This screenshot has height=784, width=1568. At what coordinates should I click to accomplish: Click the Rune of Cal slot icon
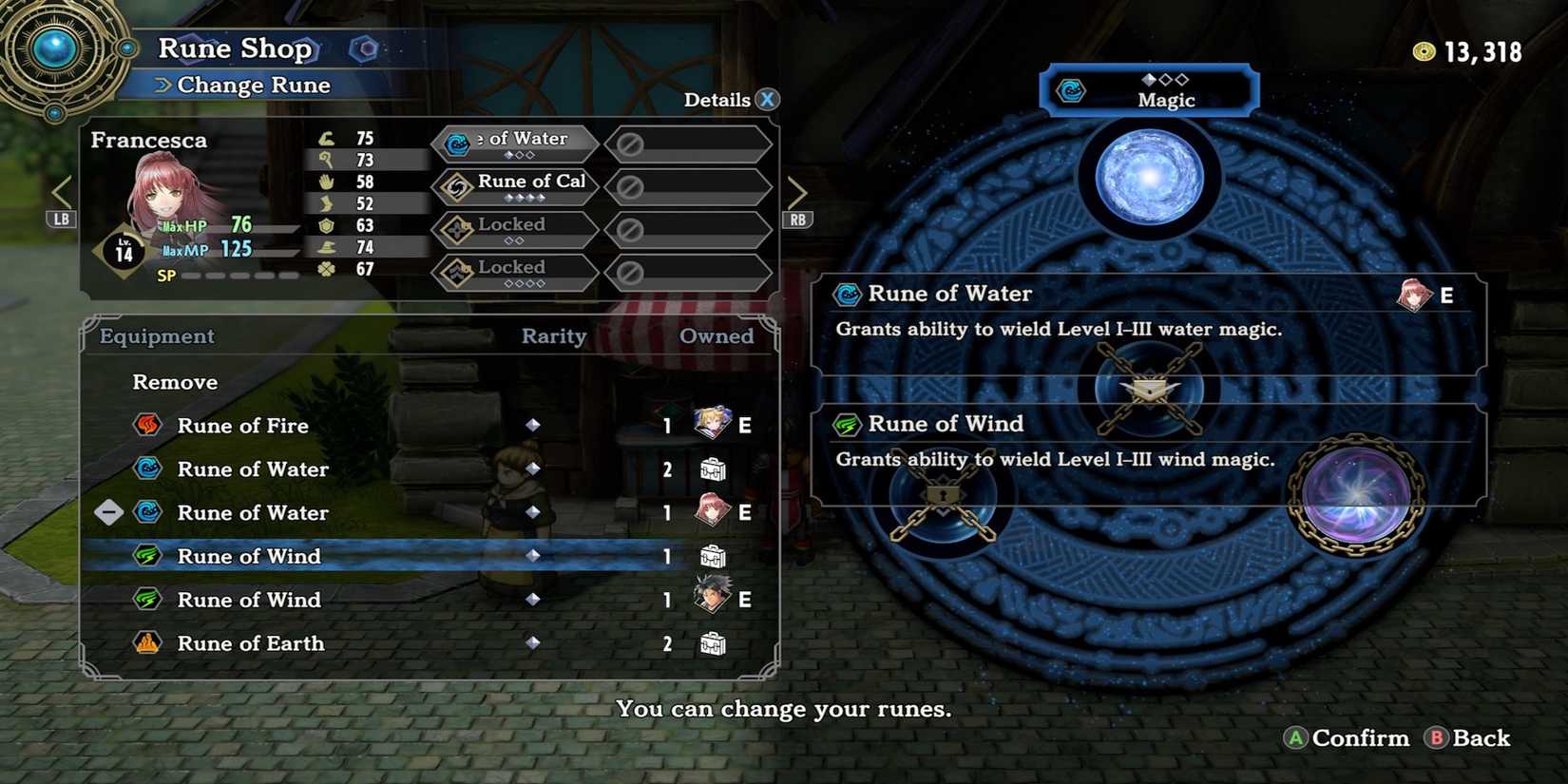click(459, 186)
